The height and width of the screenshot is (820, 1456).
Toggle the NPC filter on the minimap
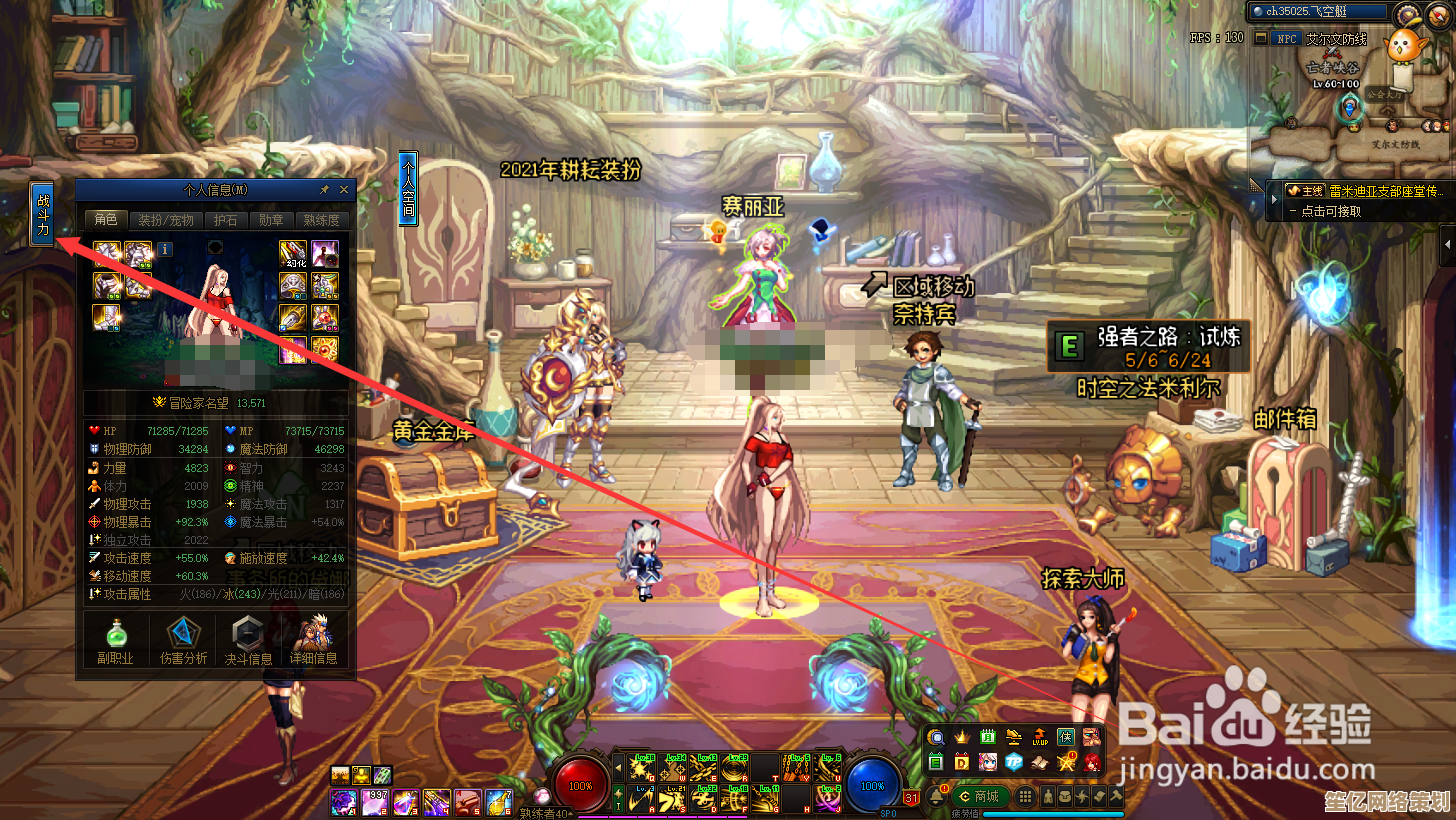1284,39
